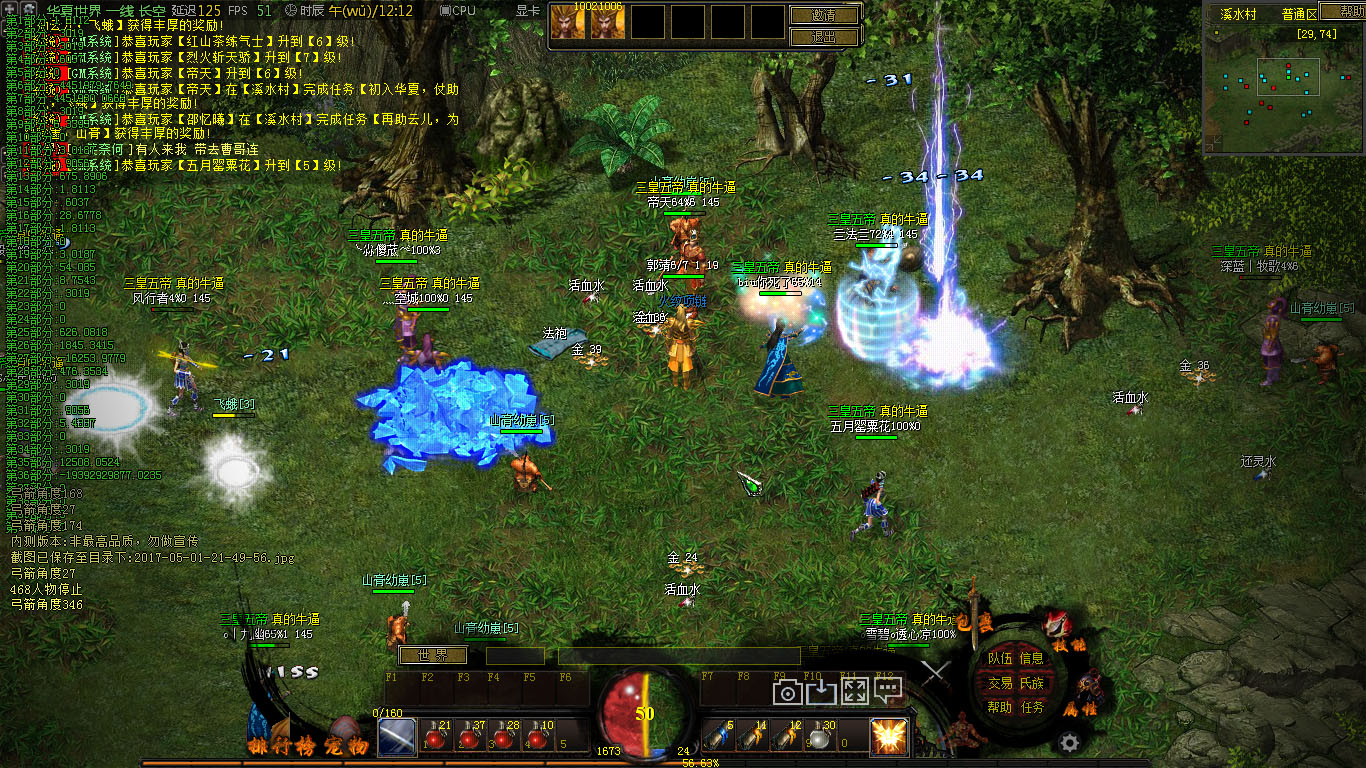Screen dimensions: 1366x768
Task: Click the download tray icon
Action: pos(821,692)
